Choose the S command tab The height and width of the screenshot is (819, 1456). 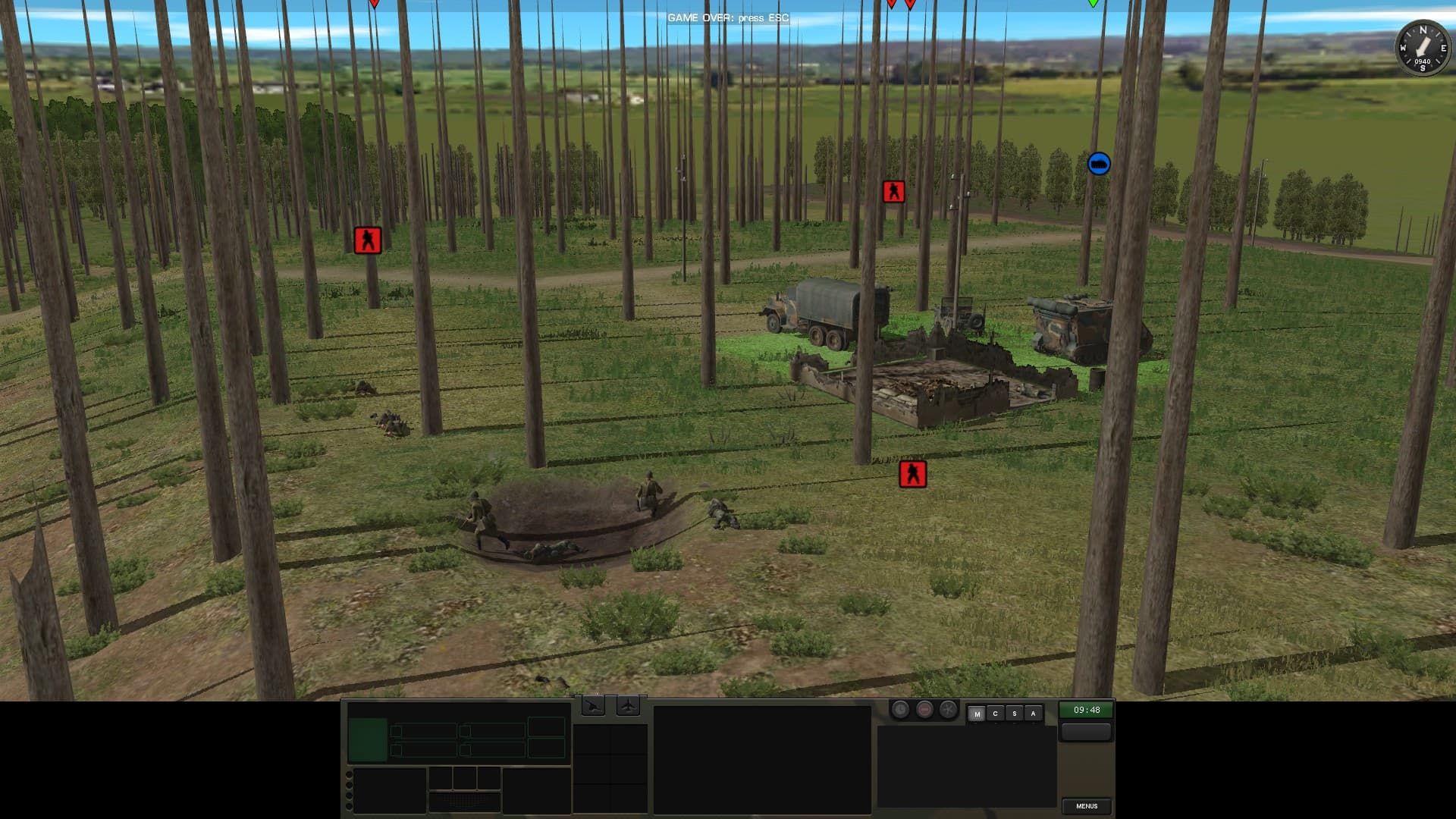[1014, 714]
